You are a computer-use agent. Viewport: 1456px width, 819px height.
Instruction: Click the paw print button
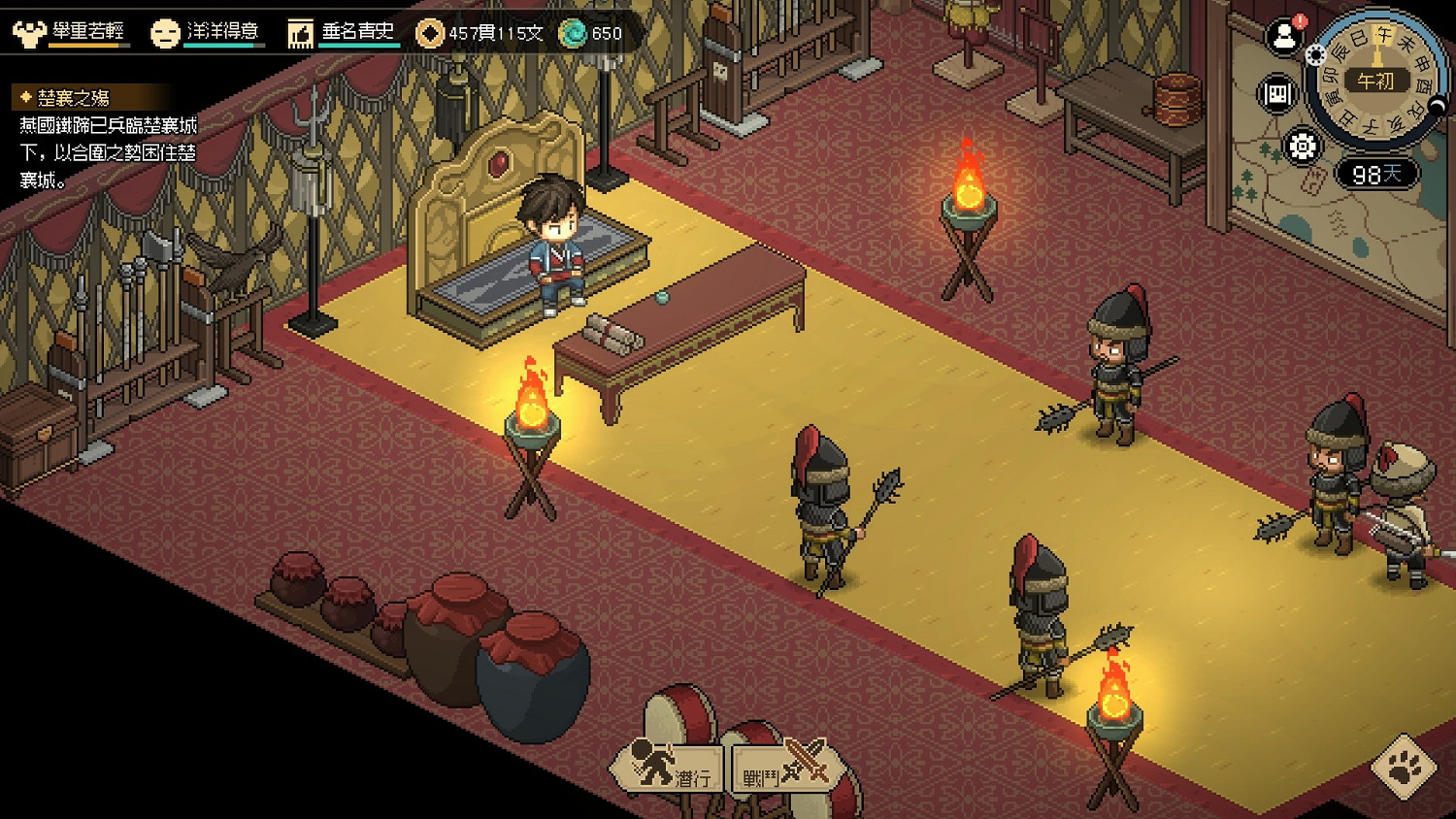[x=1404, y=768]
